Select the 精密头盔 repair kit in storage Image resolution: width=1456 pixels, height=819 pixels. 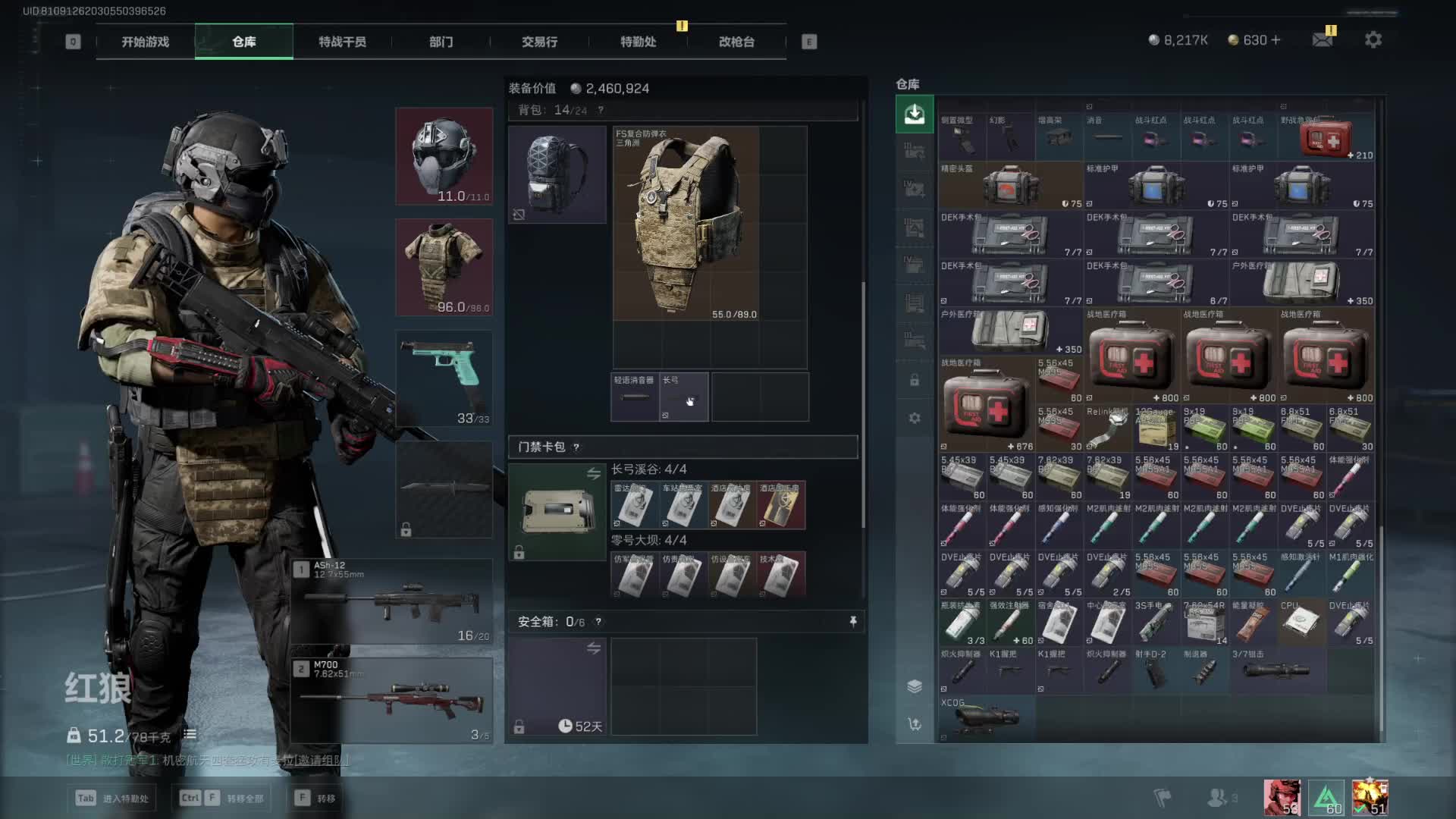1010,185
